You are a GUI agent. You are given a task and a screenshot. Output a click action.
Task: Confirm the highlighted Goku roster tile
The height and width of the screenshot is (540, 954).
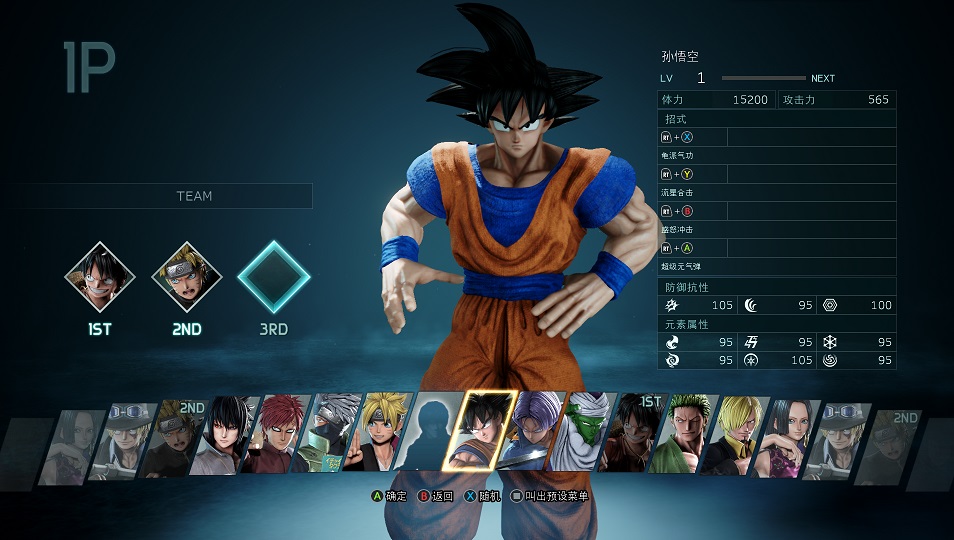(x=480, y=430)
